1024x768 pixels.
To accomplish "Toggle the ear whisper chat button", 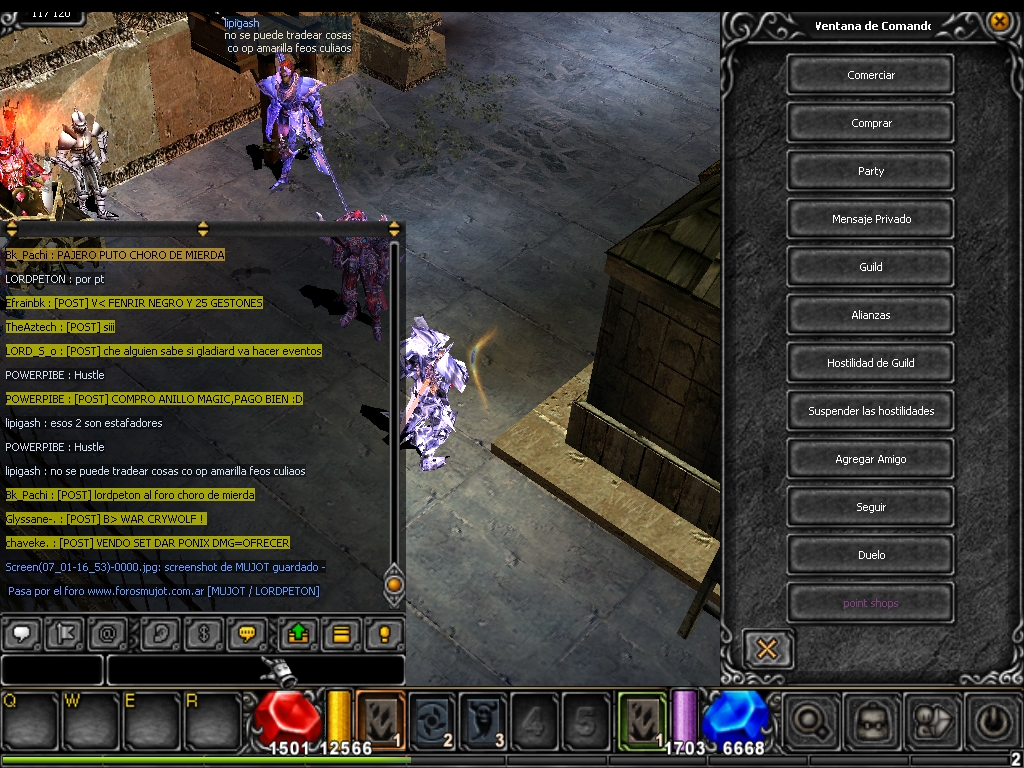I will click(x=159, y=634).
